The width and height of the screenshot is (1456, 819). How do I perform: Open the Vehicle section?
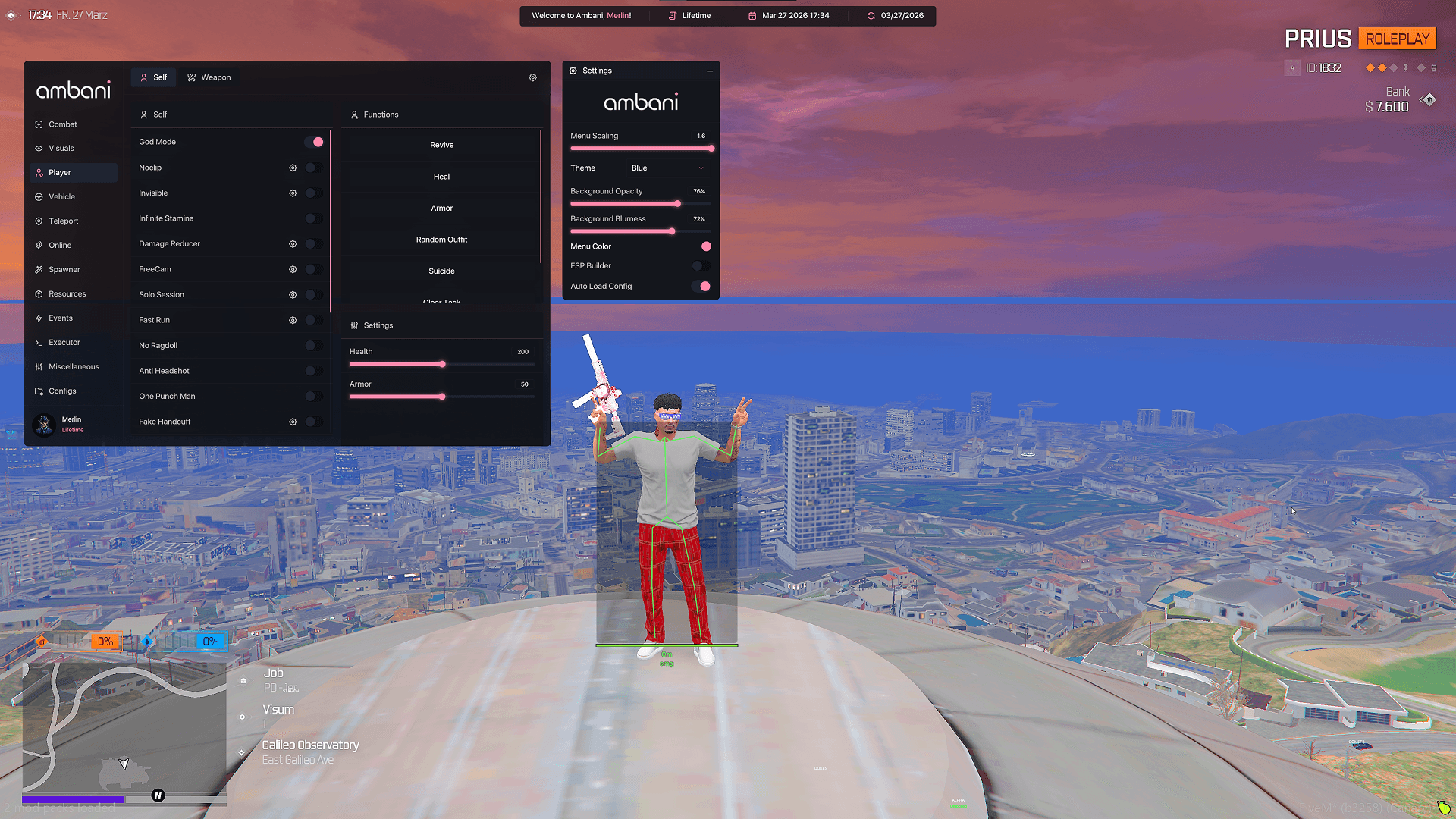pyautogui.click(x=61, y=196)
